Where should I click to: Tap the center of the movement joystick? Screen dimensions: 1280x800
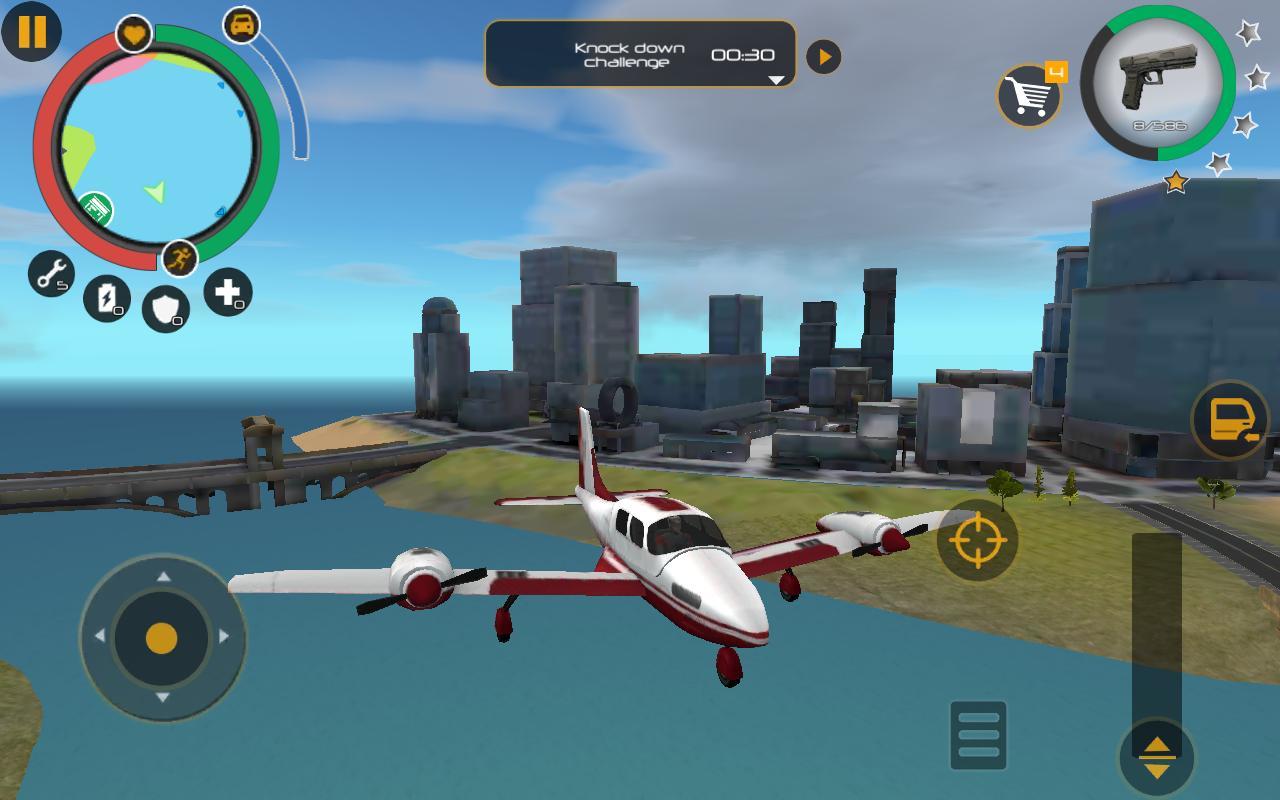coord(160,640)
